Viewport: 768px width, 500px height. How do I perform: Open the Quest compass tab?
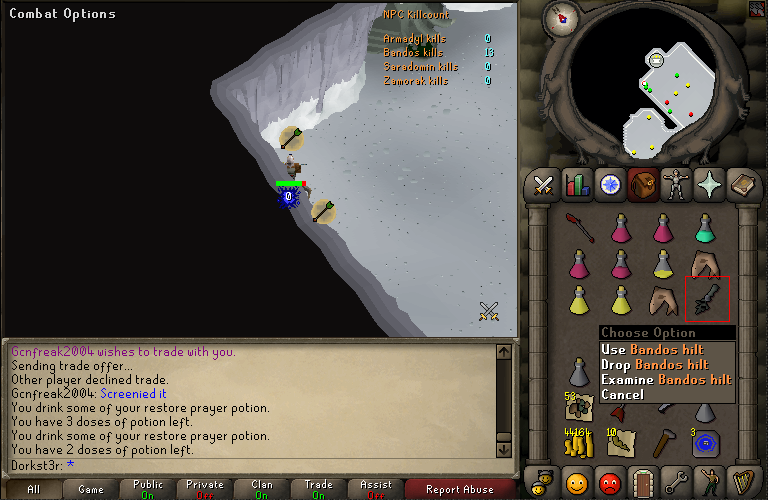(x=609, y=185)
